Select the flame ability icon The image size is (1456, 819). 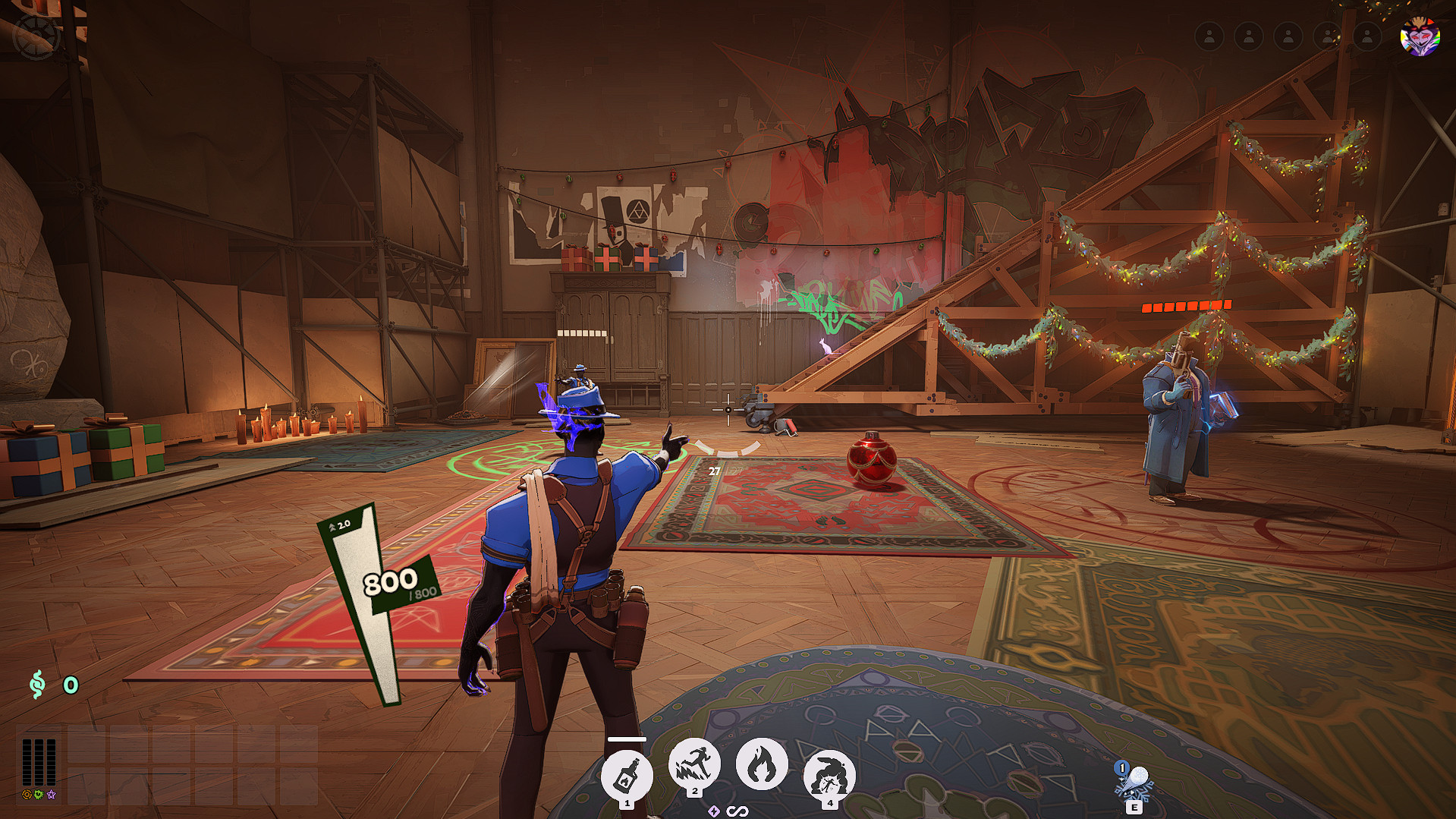point(761,764)
